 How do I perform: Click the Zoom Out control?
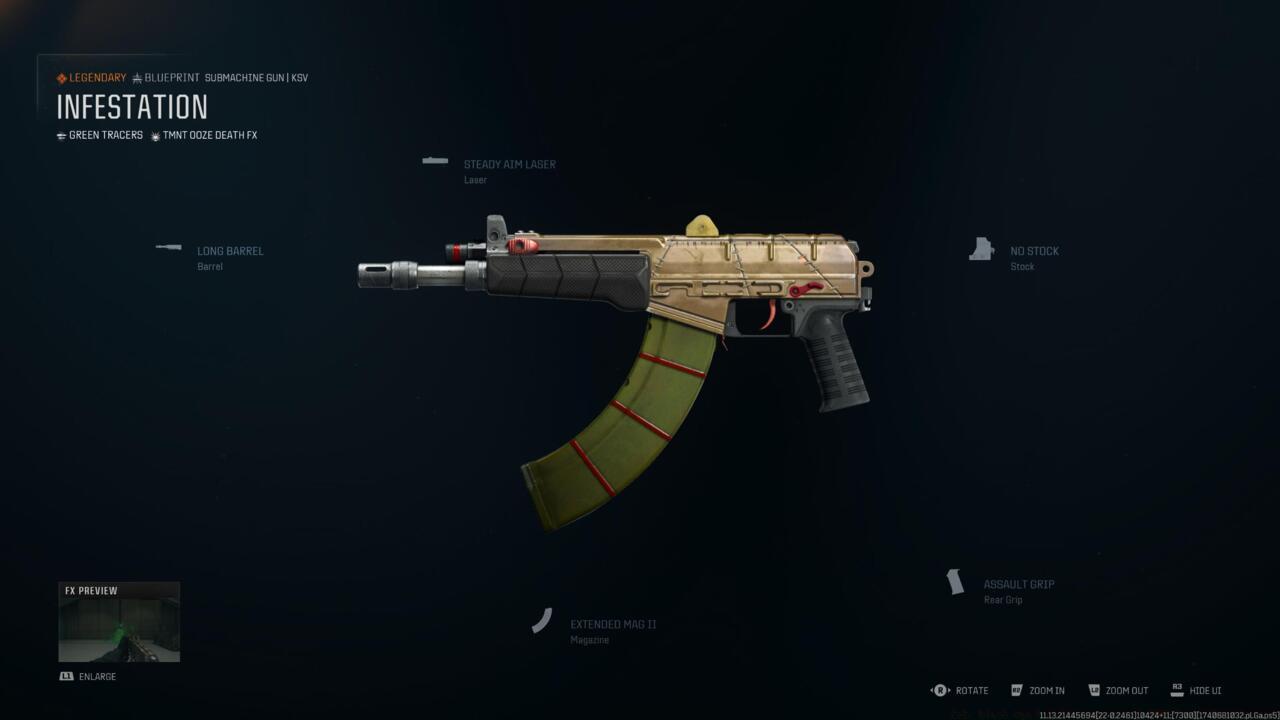click(x=1118, y=690)
